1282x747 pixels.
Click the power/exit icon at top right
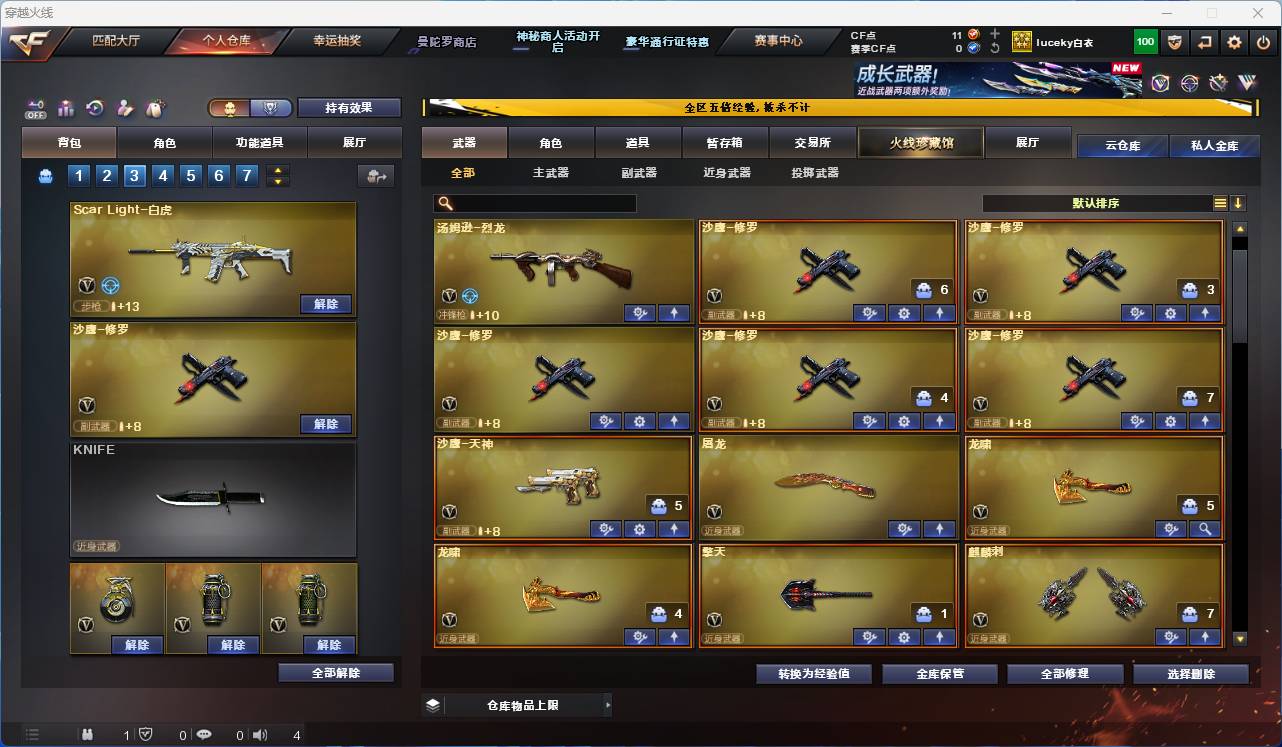(1262, 41)
